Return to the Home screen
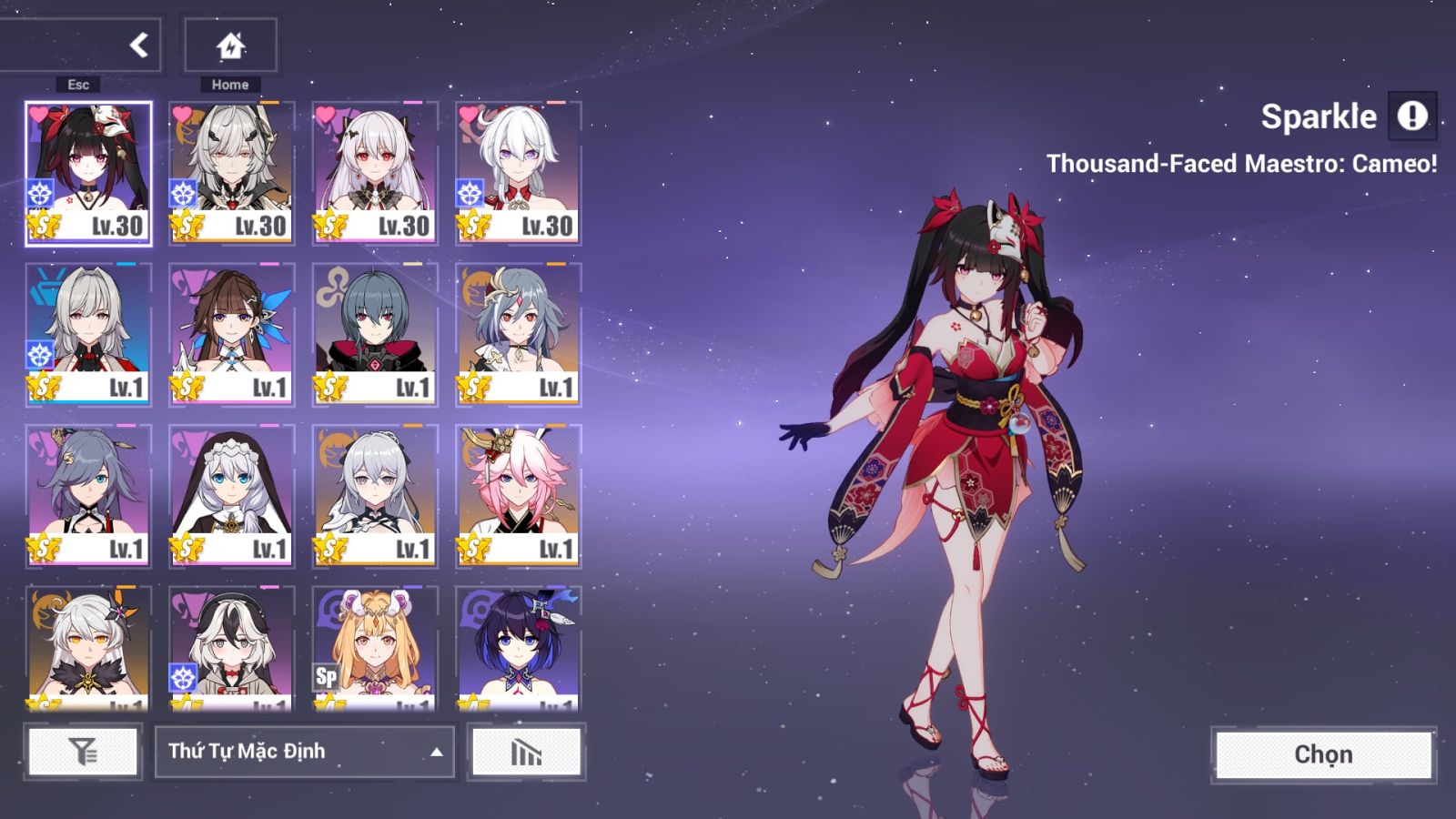This screenshot has width=1456, height=819. pyautogui.click(x=230, y=45)
